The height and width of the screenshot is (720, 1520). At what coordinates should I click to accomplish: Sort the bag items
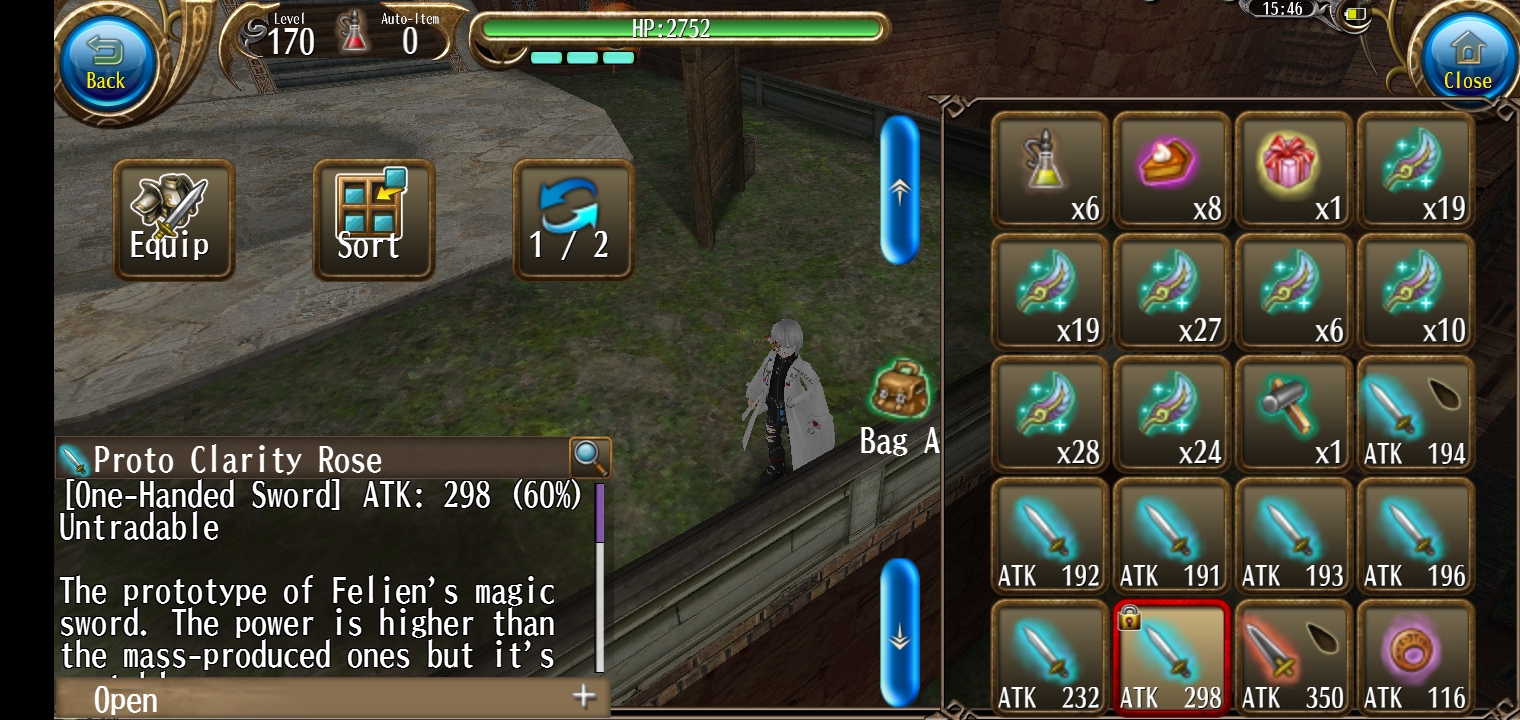373,219
